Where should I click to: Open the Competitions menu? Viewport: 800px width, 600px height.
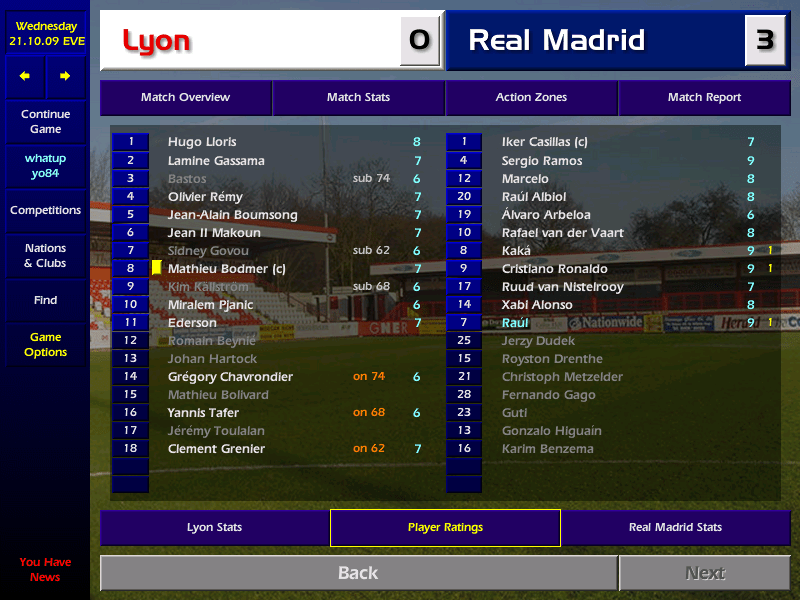point(45,210)
